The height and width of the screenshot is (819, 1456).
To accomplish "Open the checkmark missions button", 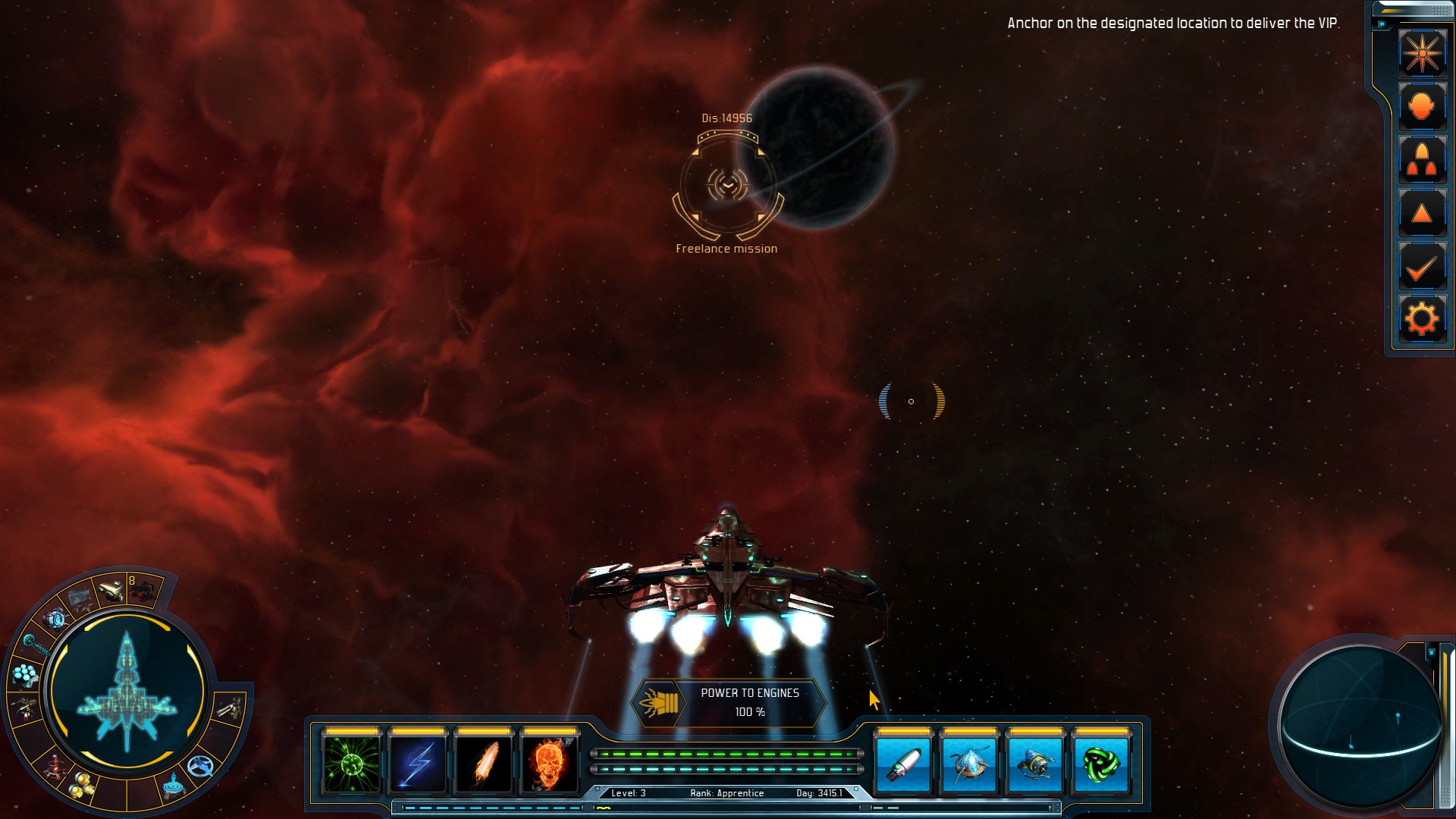I will 1422,268.
